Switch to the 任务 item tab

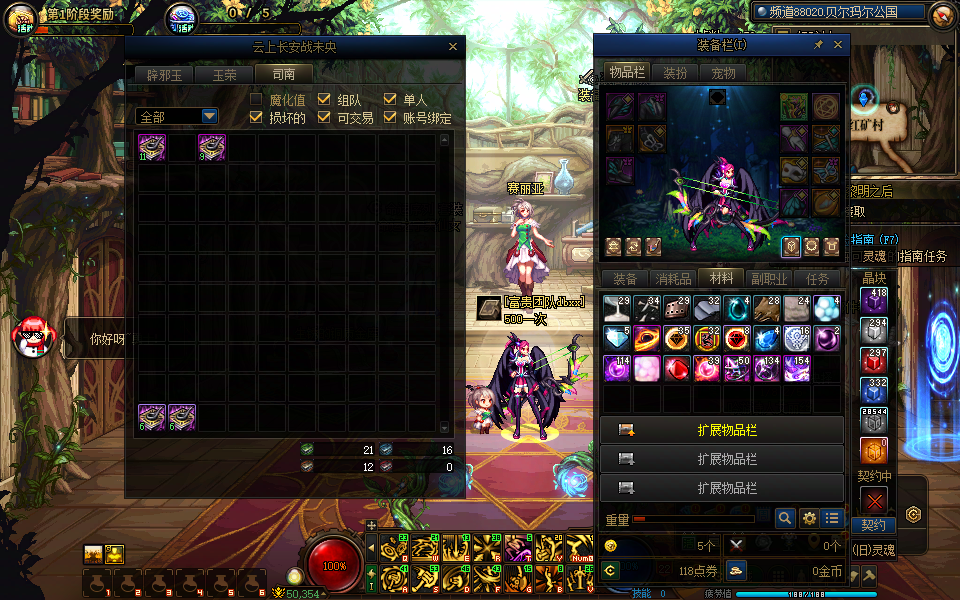(818, 279)
